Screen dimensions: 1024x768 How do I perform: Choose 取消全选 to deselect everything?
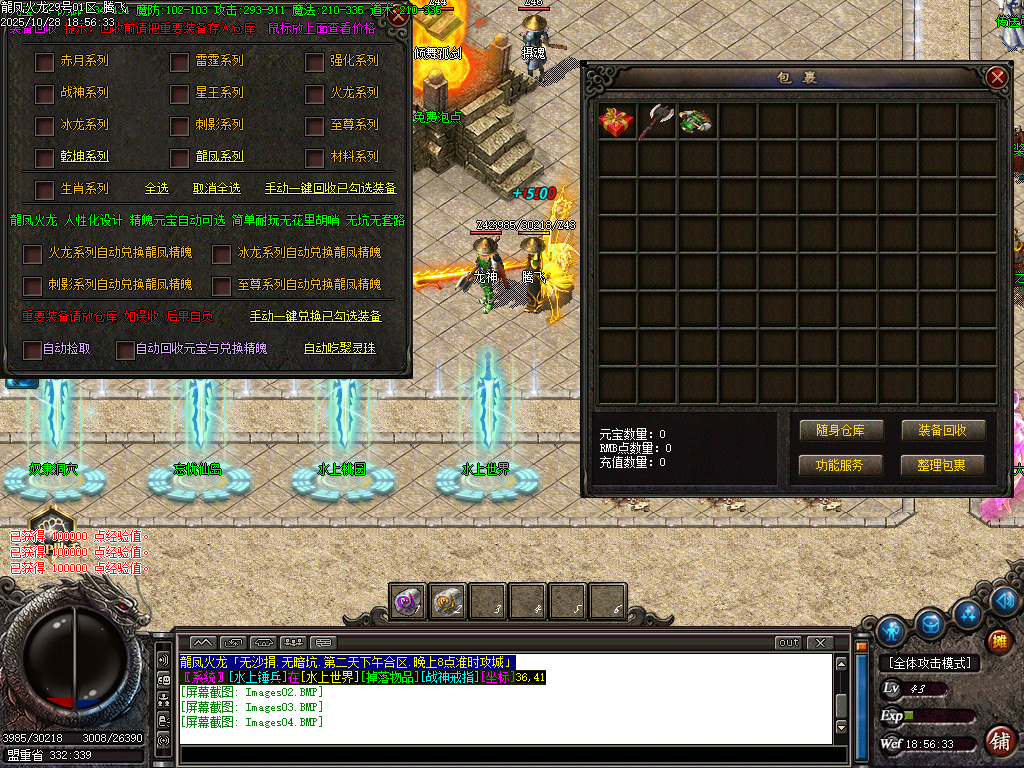(x=216, y=188)
